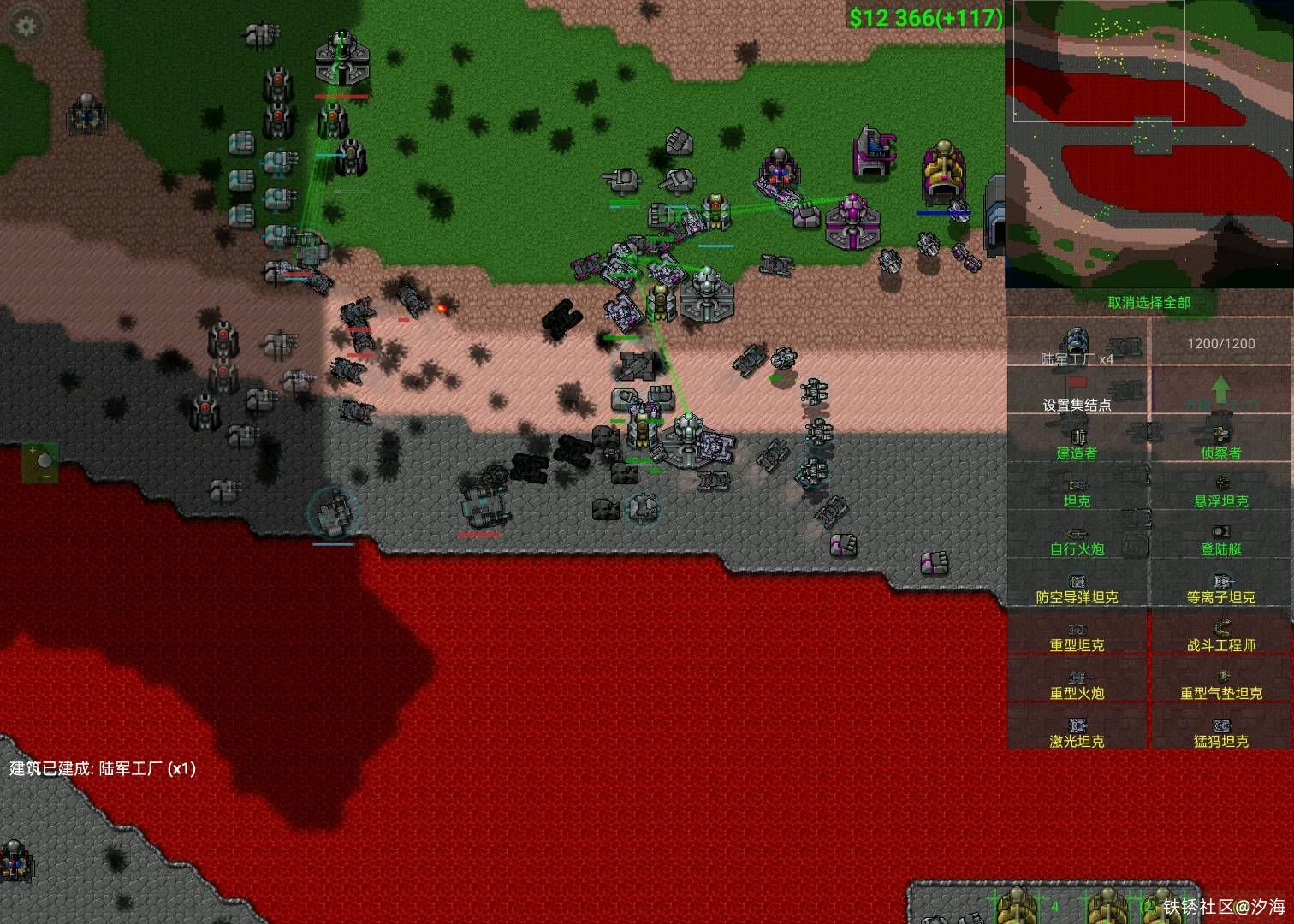The height and width of the screenshot is (924, 1294).
Task: Open the gear settings menu
Action: click(27, 26)
